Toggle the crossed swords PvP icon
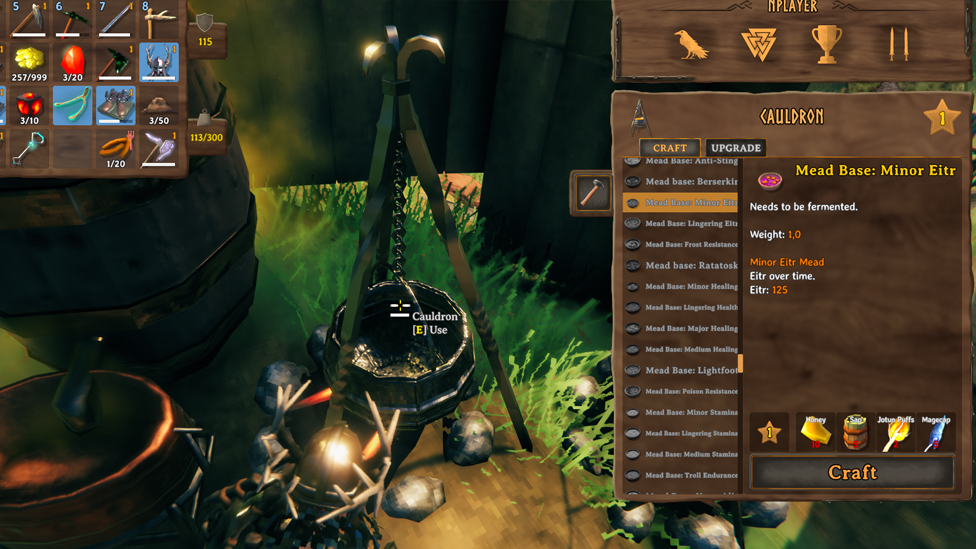The height and width of the screenshot is (549, 976). 897,45
